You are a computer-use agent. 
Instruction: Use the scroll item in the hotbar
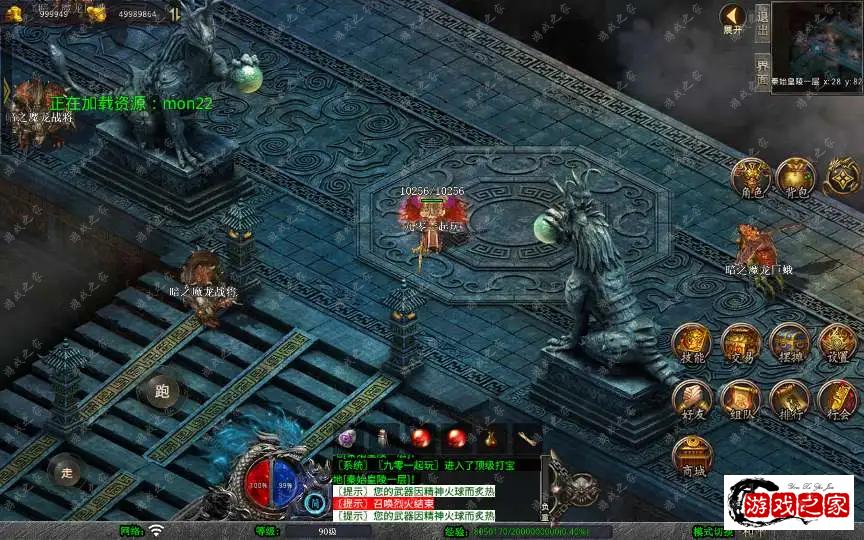coord(527,438)
